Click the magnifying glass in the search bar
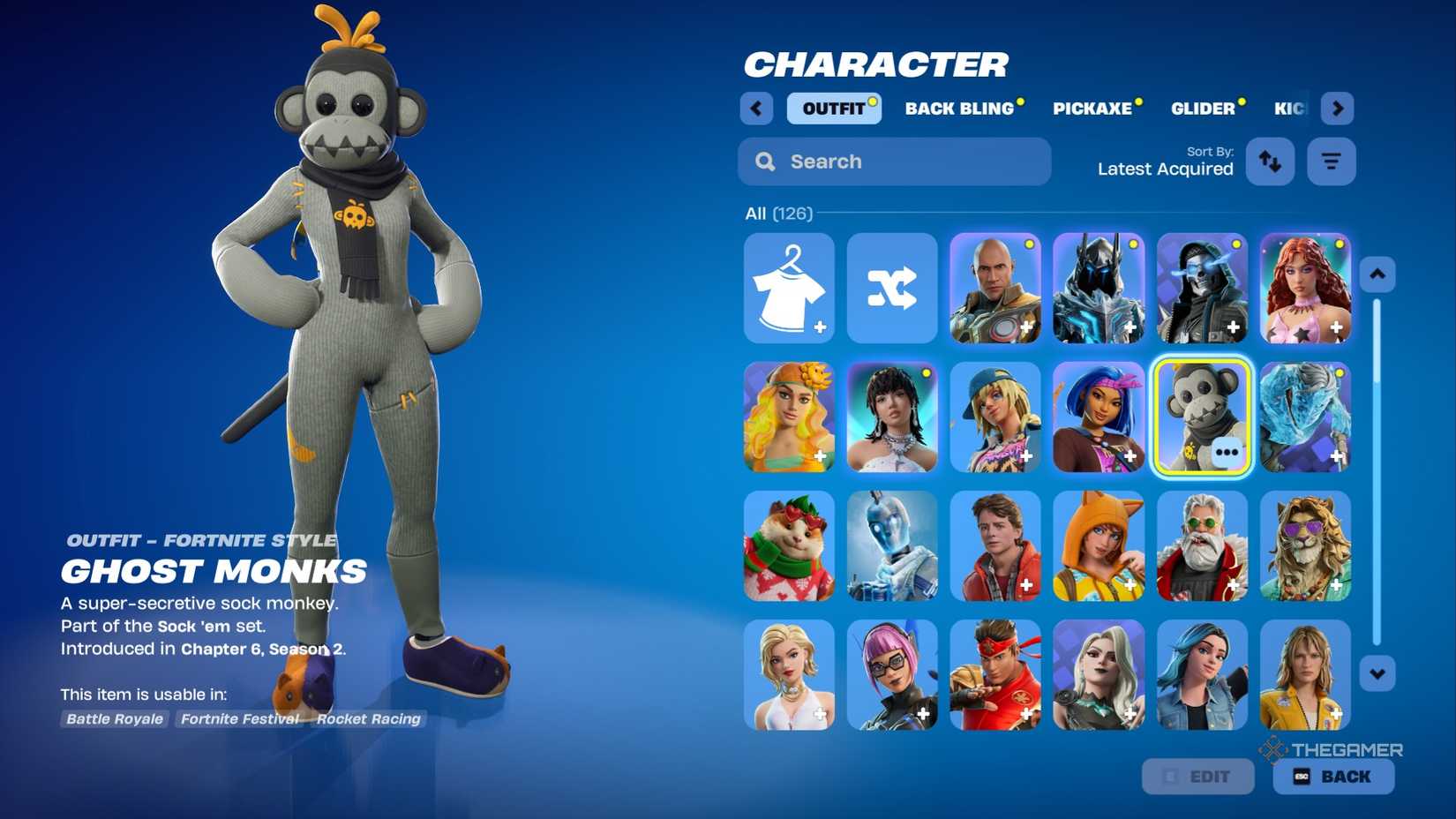1456x819 pixels. 765,162
